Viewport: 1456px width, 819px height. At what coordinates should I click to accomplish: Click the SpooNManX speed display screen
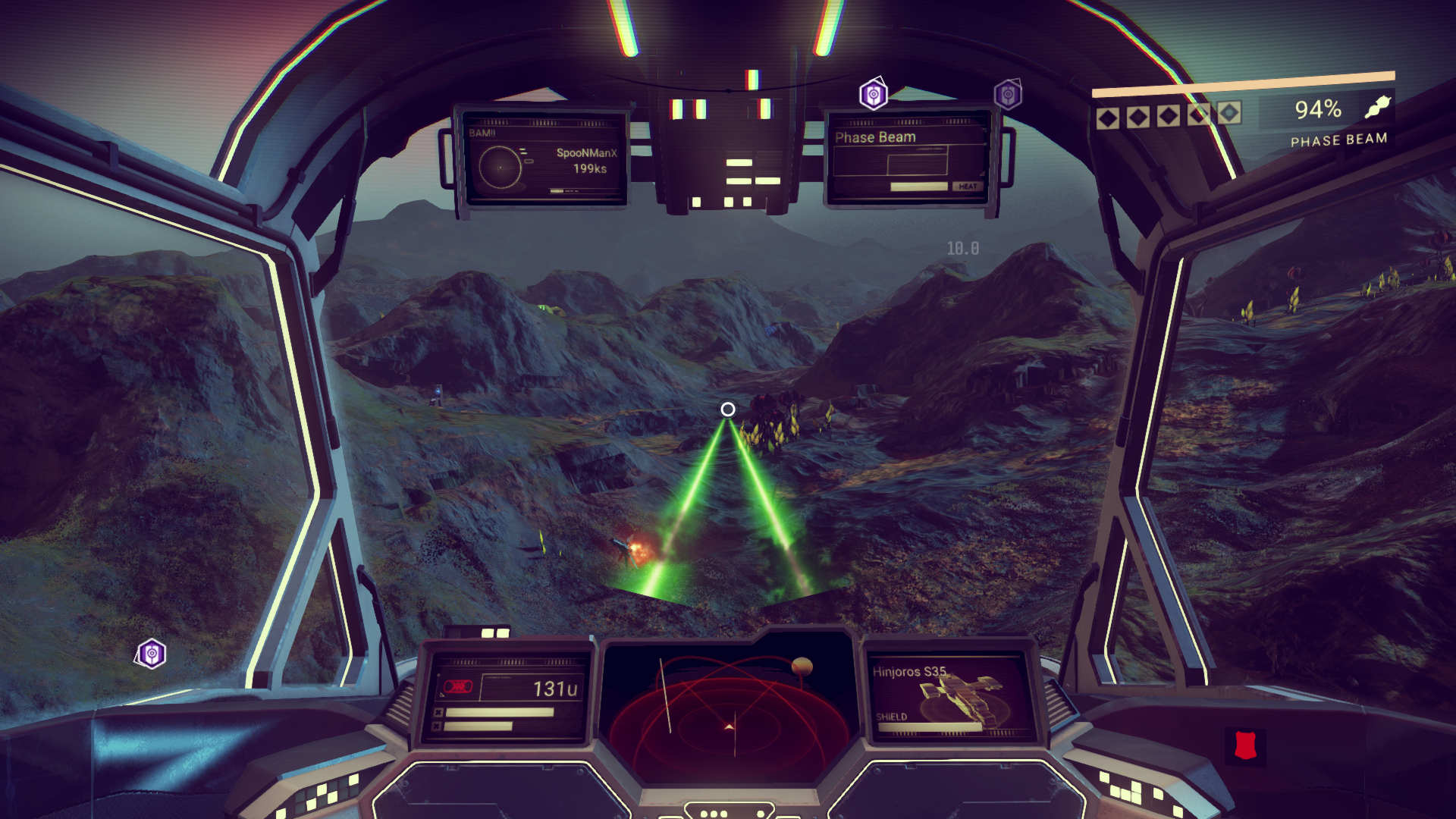pos(543,161)
